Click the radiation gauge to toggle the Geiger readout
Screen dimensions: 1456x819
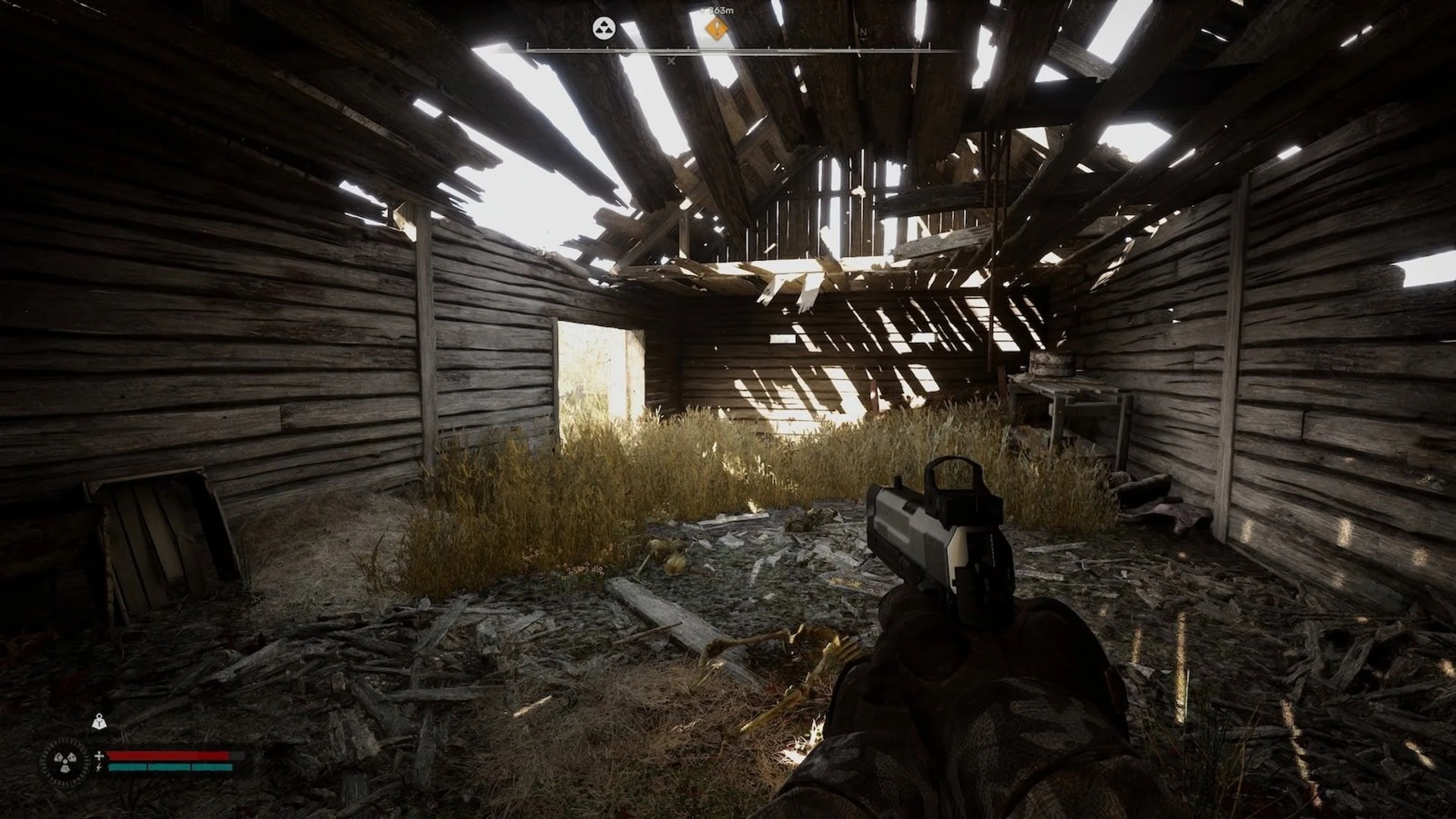64,762
